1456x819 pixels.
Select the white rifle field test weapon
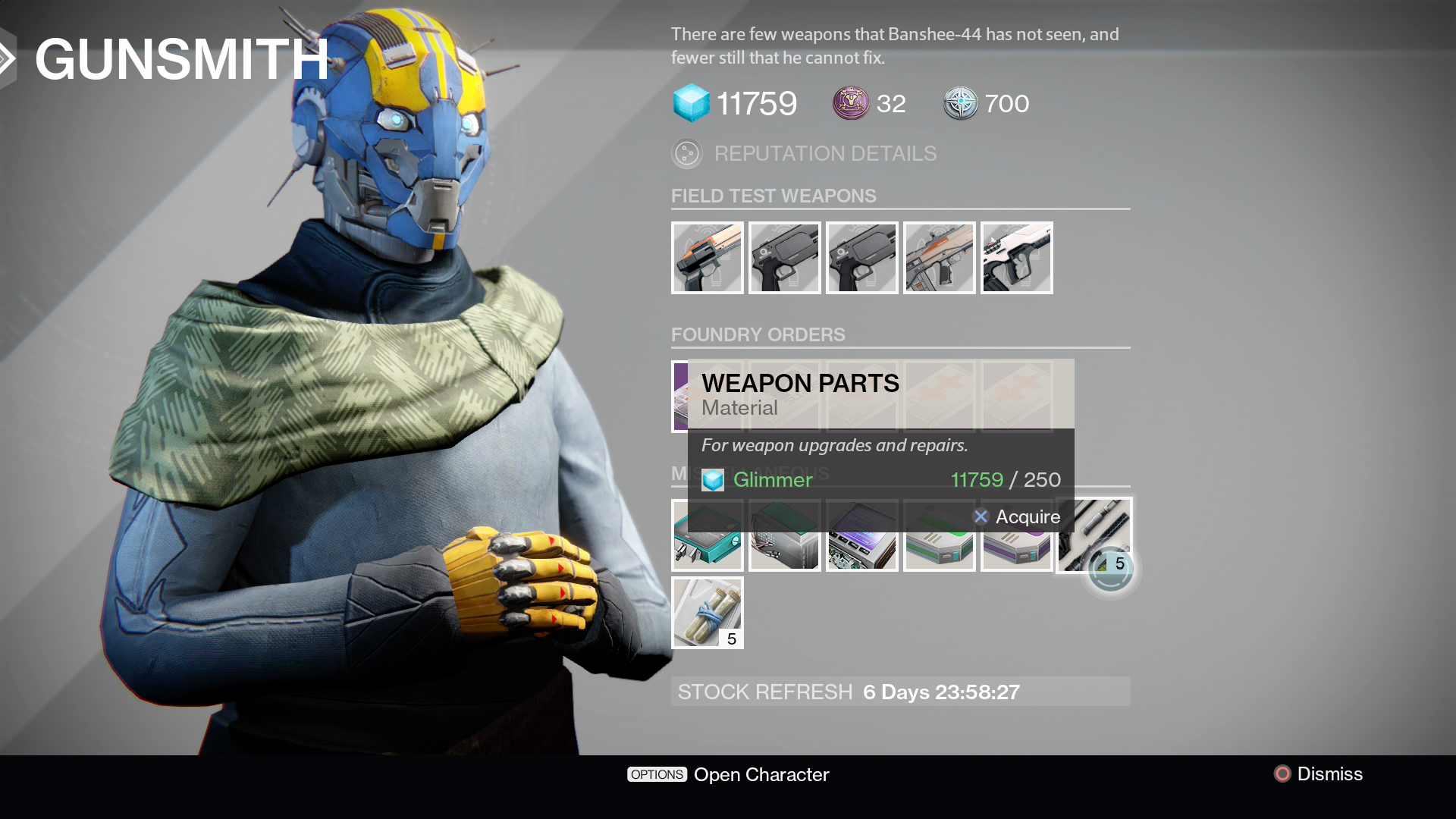pos(1016,258)
